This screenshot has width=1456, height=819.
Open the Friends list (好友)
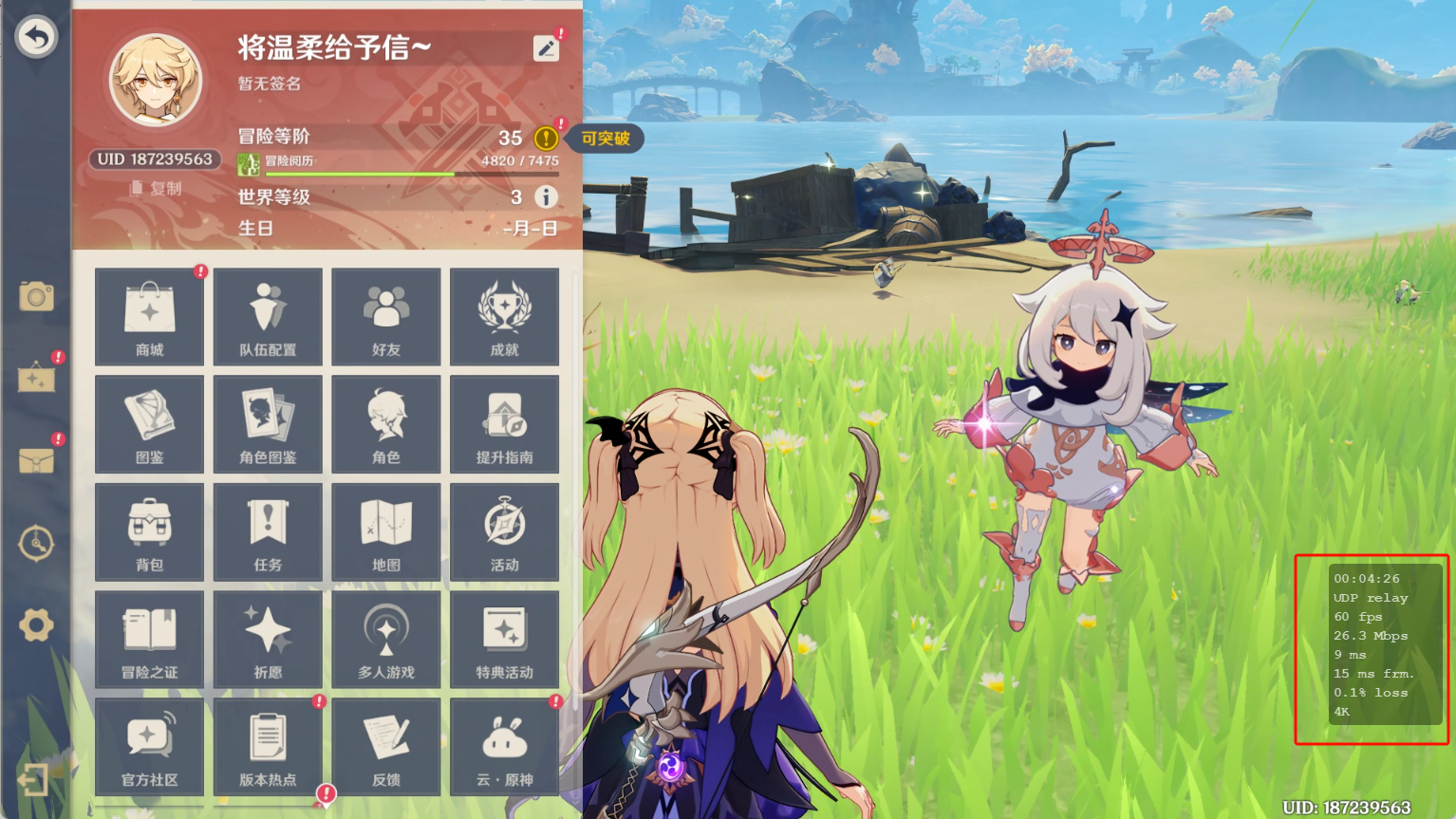click(385, 317)
